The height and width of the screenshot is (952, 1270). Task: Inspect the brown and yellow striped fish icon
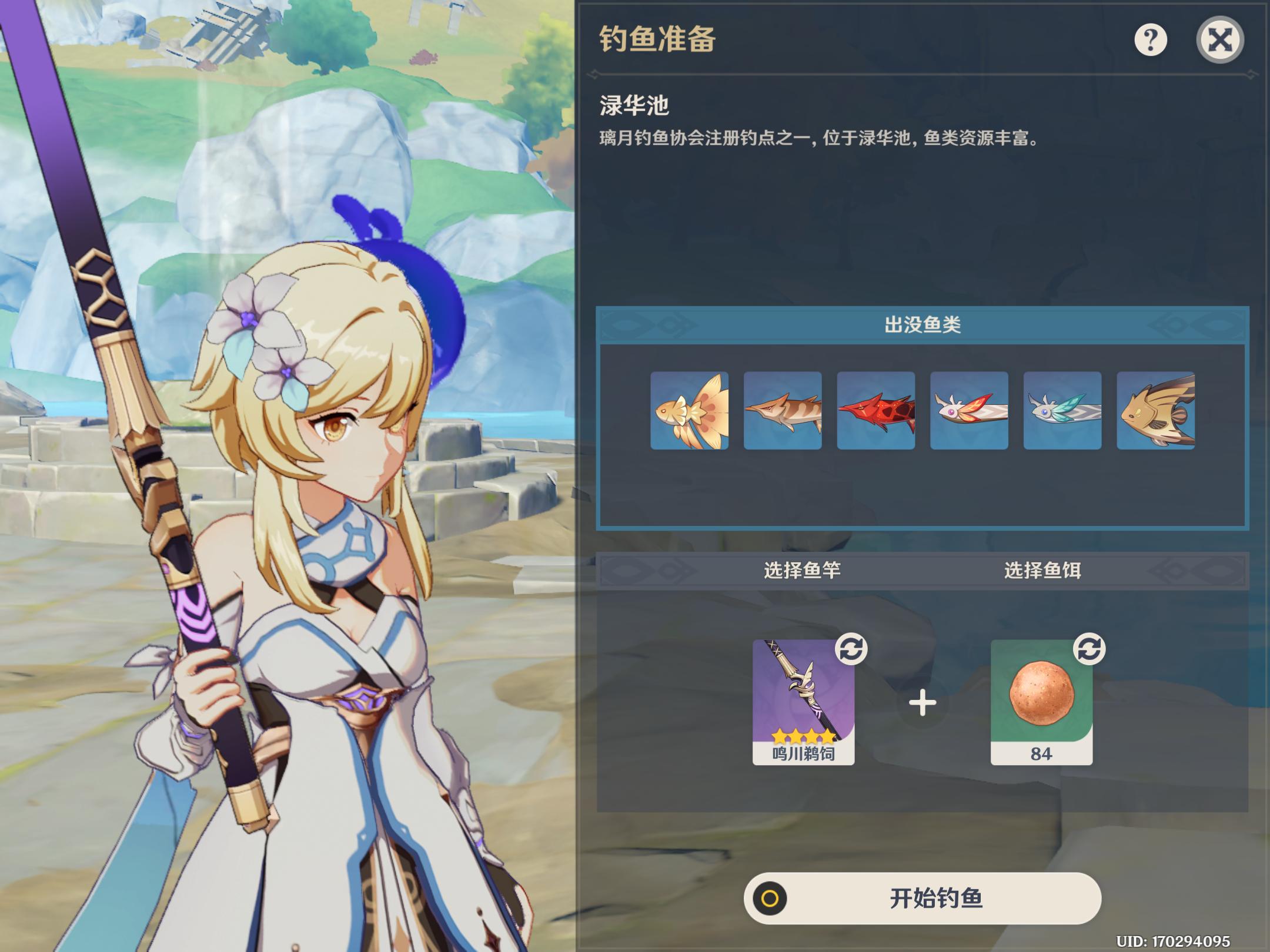tap(1155, 411)
